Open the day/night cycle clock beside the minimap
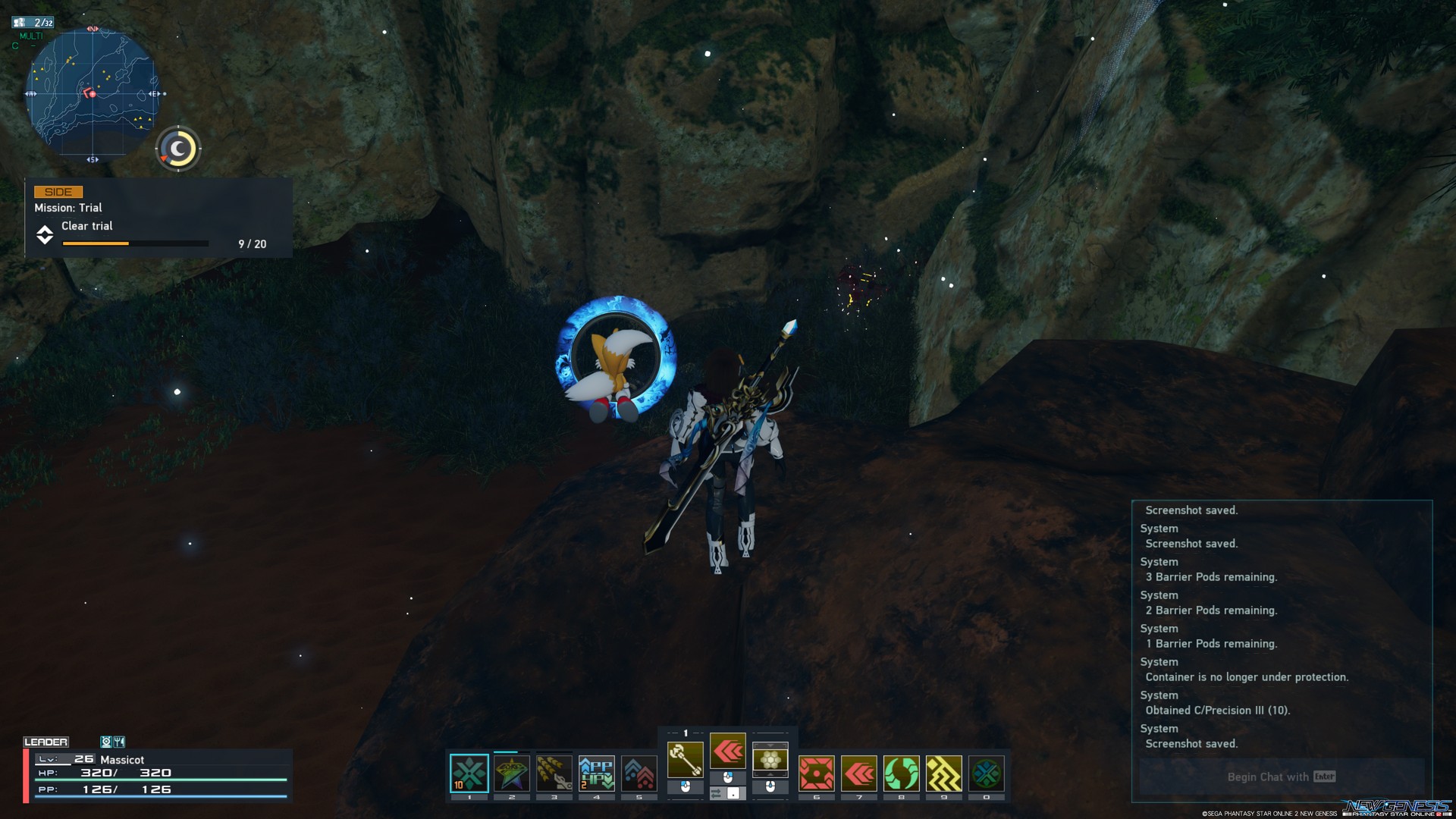Viewport: 1456px width, 819px height. pyautogui.click(x=177, y=149)
